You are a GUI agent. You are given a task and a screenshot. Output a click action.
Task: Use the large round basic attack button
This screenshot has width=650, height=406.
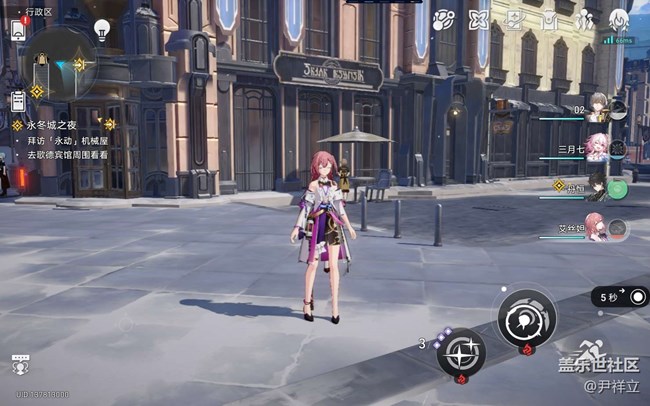point(526,319)
